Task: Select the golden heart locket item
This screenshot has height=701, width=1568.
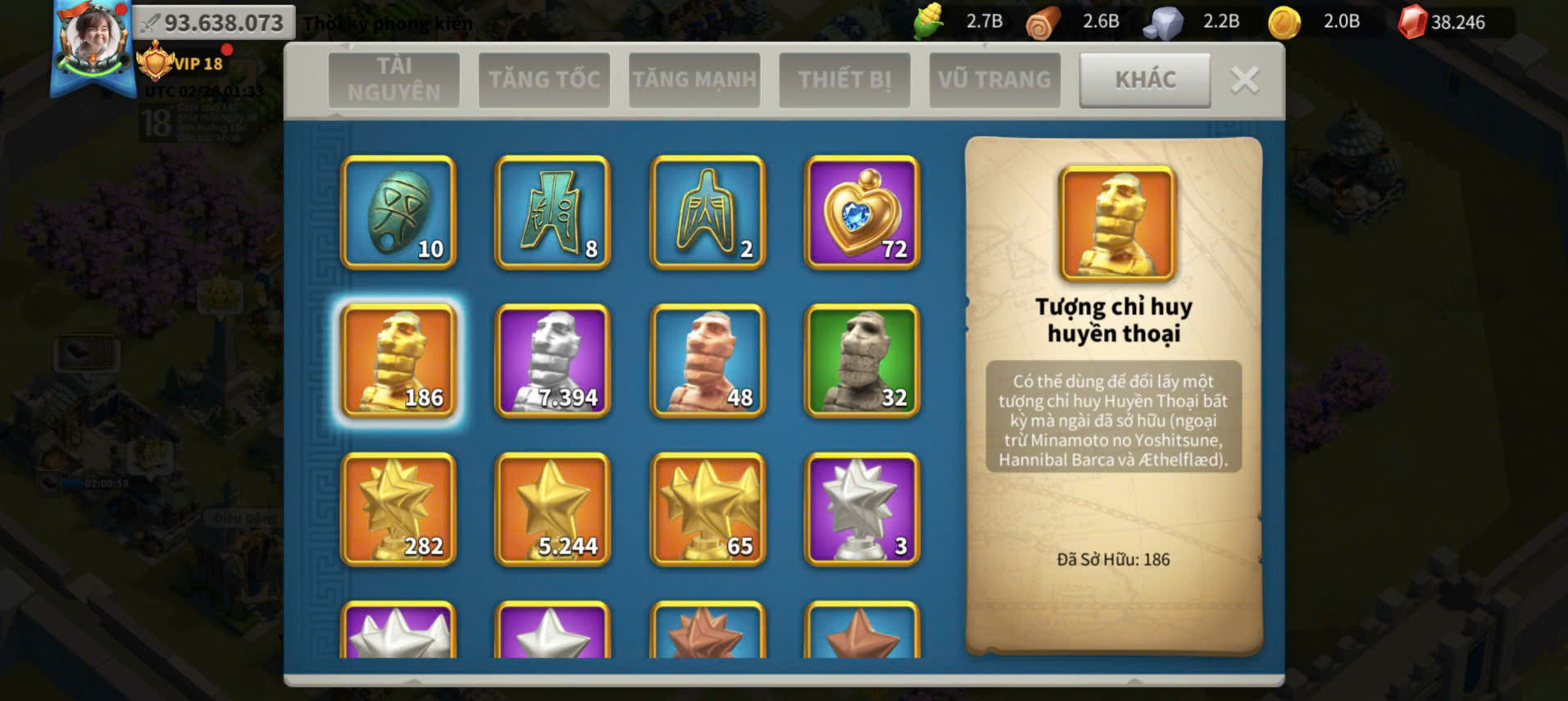Action: (862, 212)
